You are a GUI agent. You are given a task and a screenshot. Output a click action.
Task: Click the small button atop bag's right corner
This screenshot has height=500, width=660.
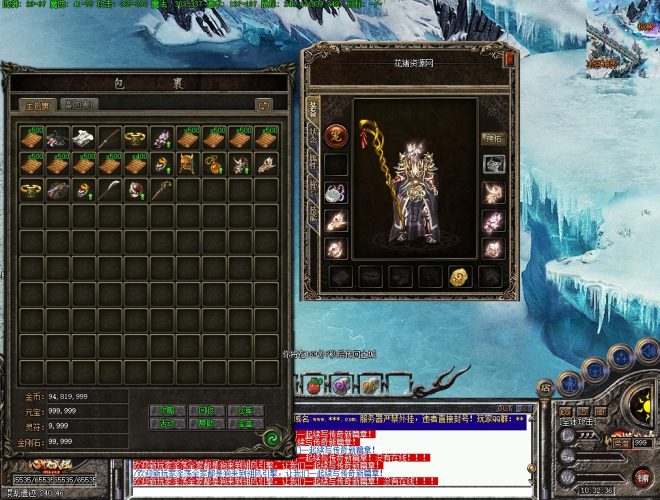pos(264,104)
